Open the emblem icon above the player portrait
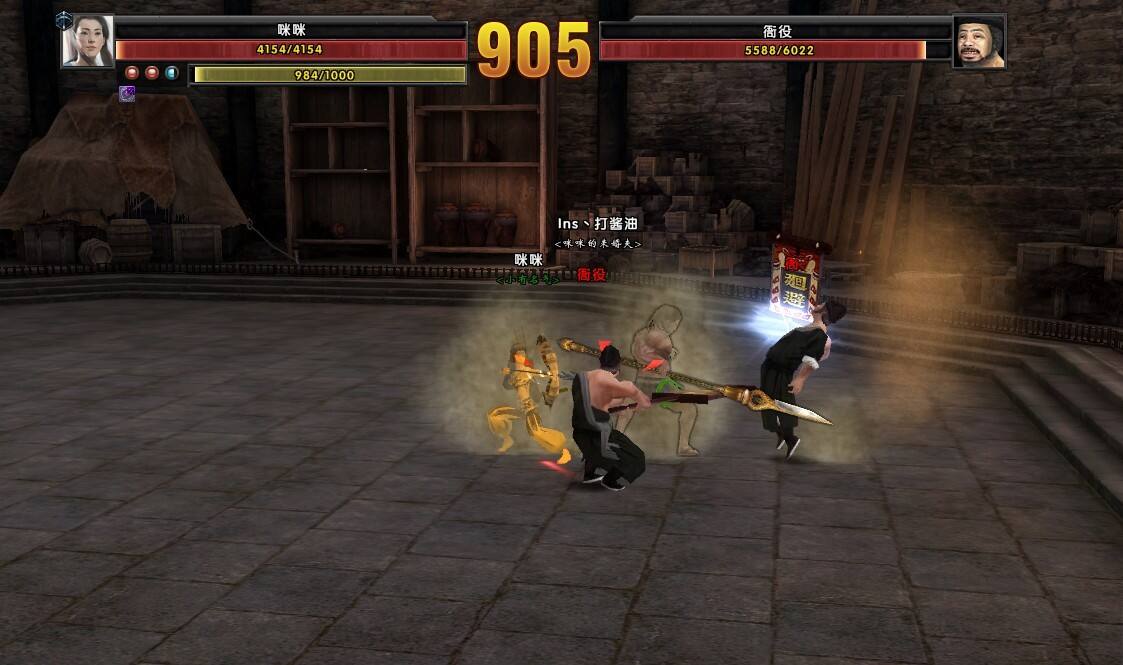The image size is (1123, 665). point(64,18)
